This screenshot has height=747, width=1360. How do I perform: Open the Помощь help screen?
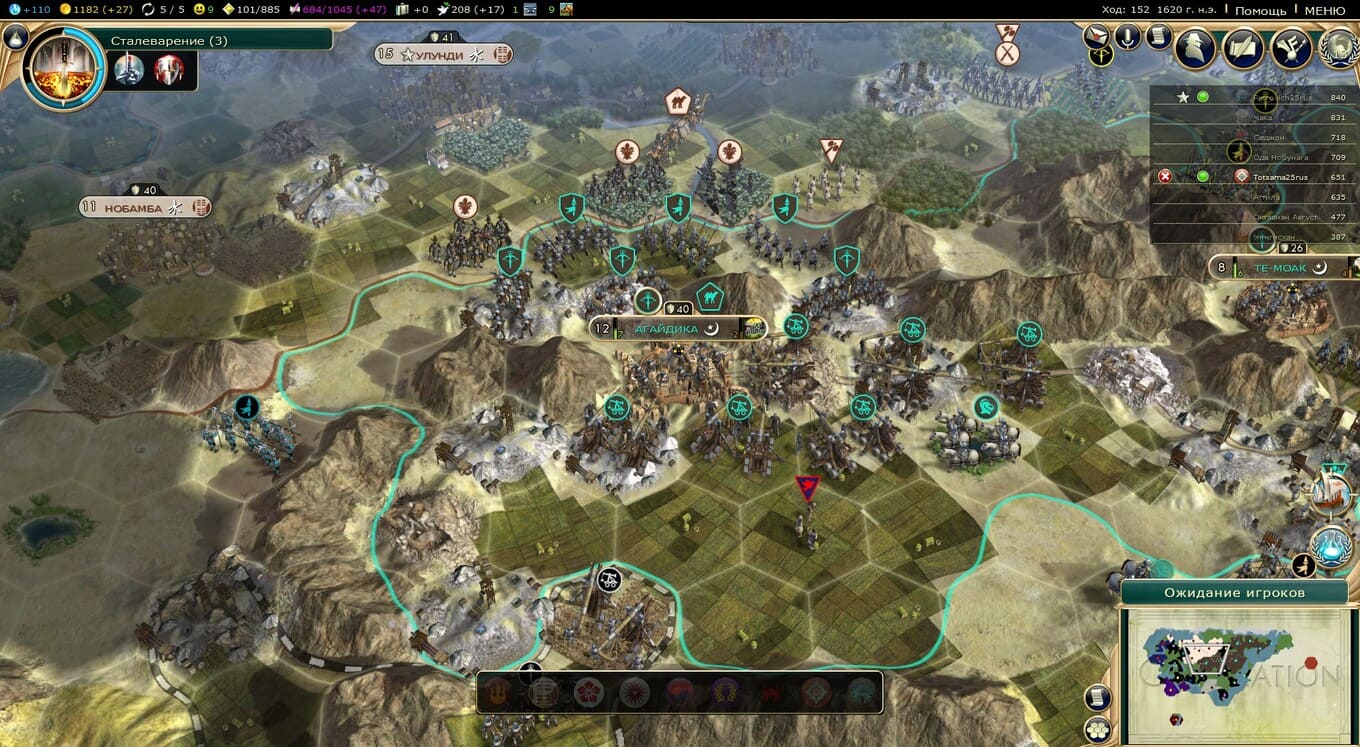pos(1260,10)
